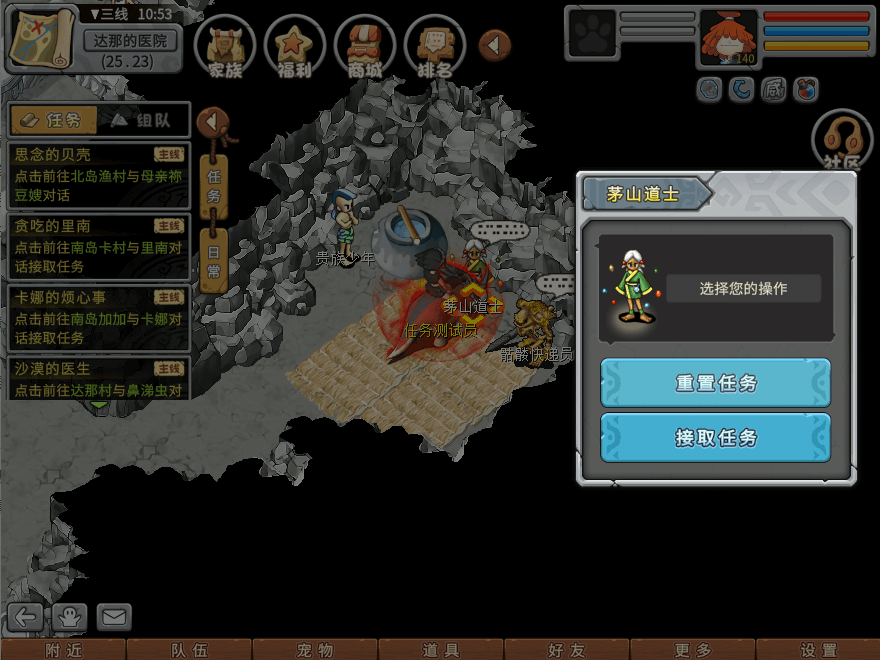Open the mail envelope icon

tap(114, 617)
